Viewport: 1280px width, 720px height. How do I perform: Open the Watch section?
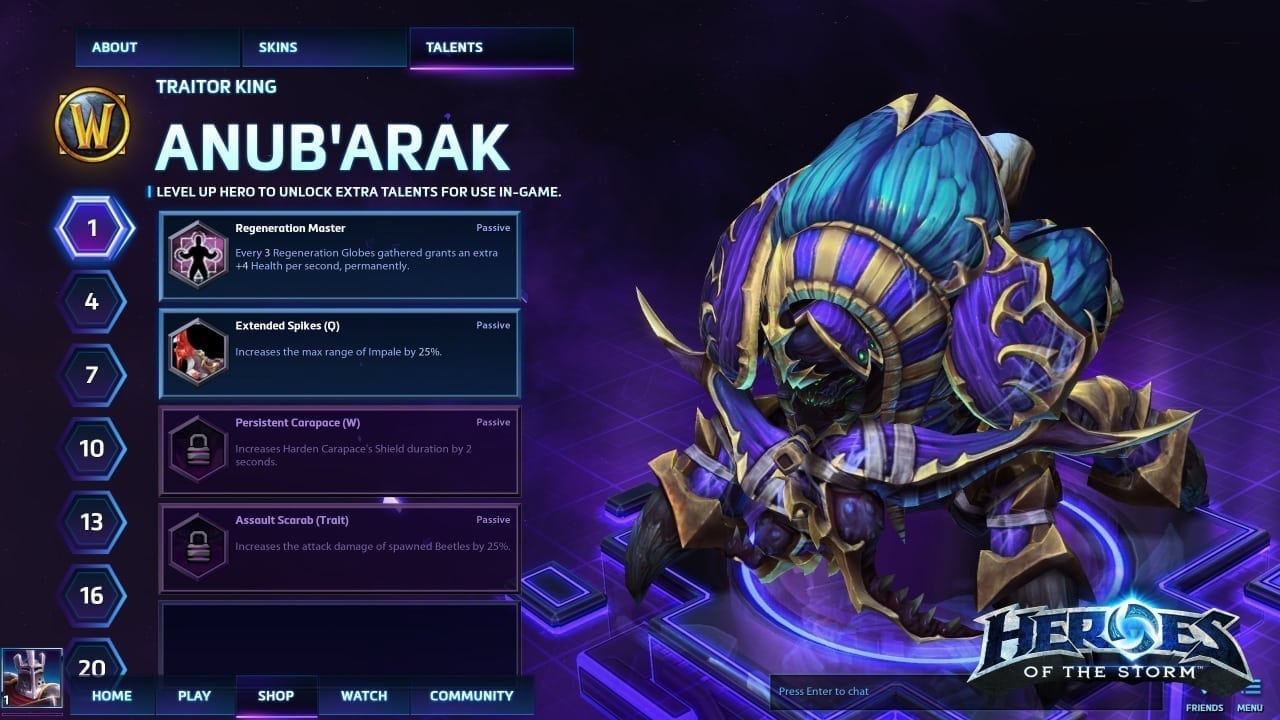(364, 696)
